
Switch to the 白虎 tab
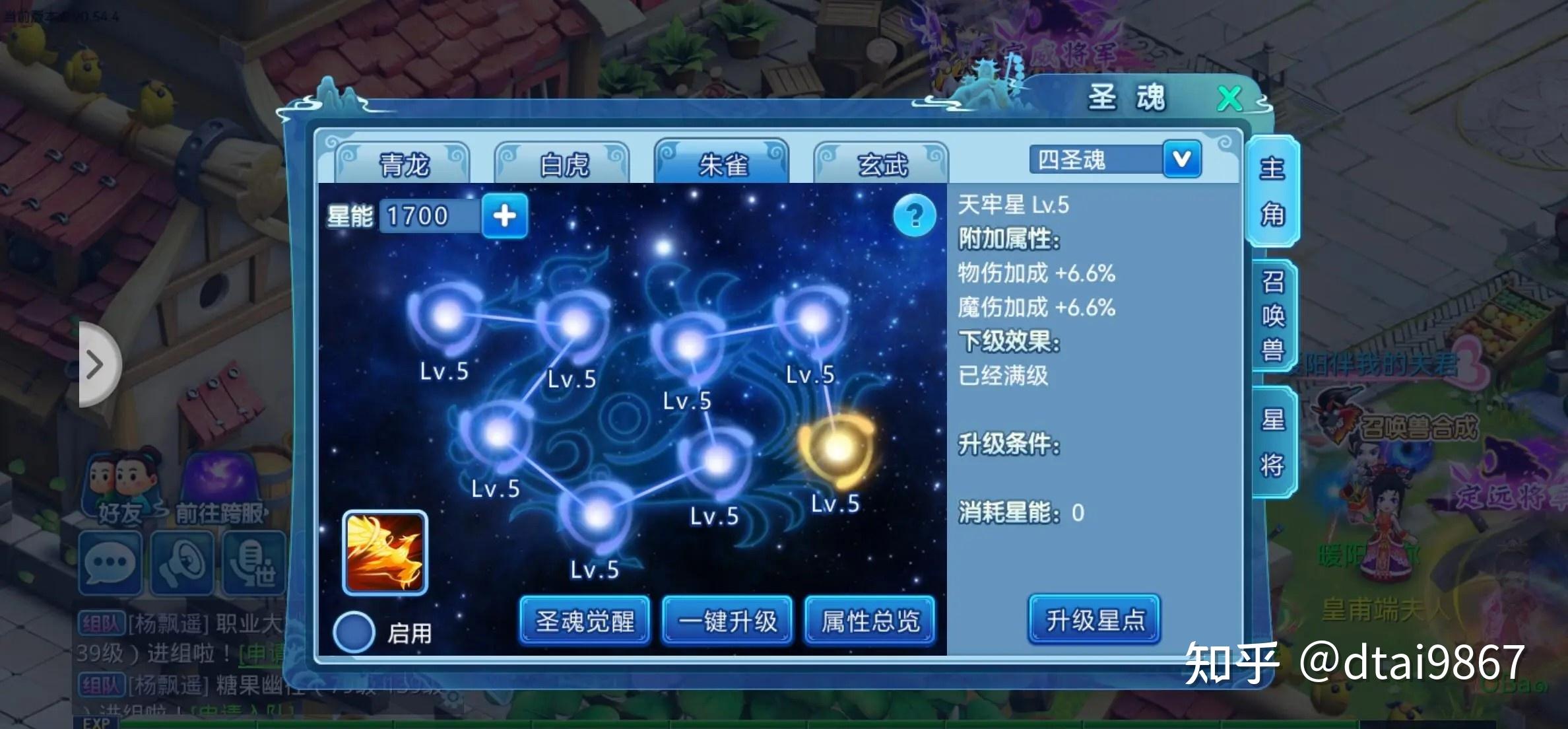563,164
